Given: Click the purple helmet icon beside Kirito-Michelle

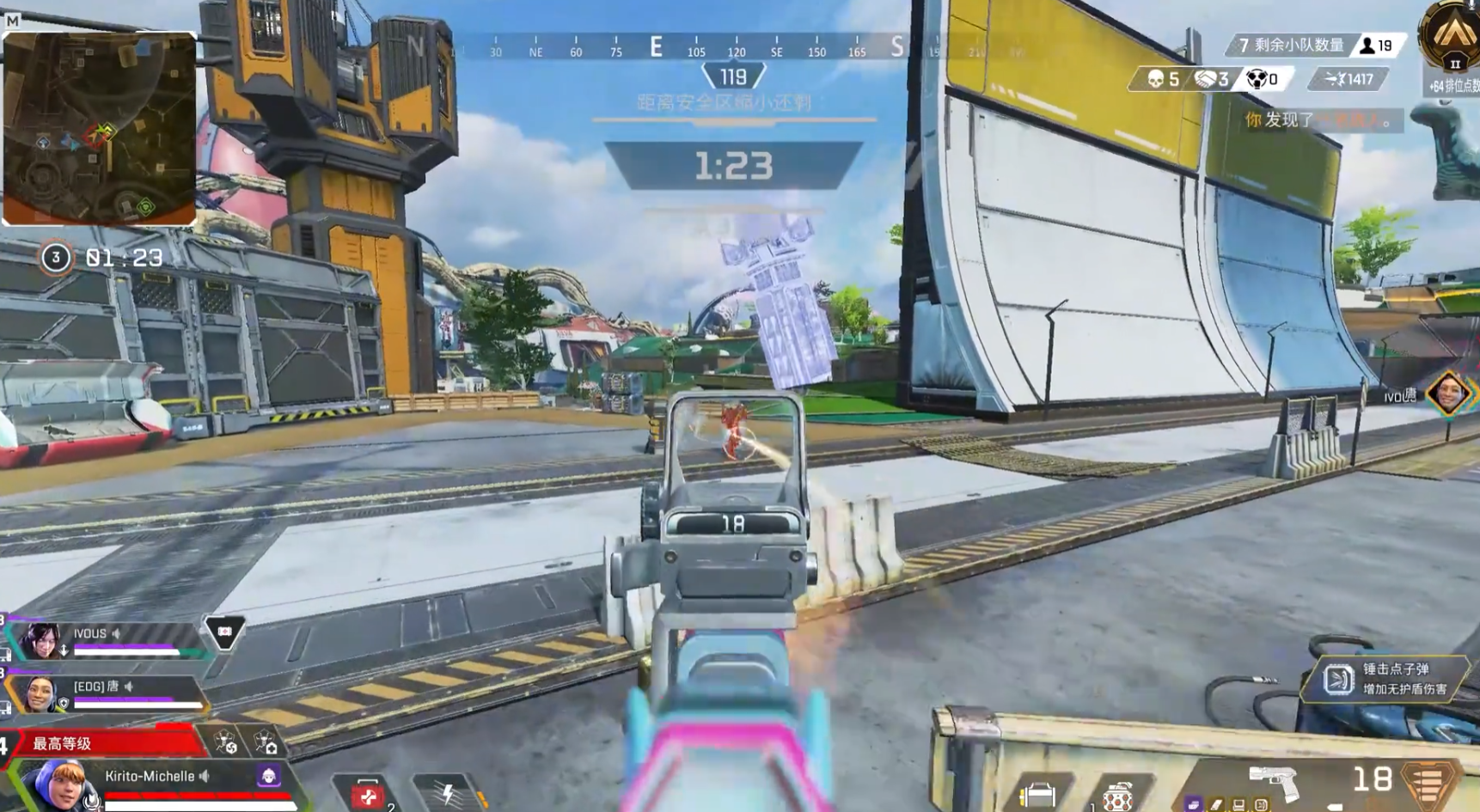Looking at the screenshot, I should (268, 776).
